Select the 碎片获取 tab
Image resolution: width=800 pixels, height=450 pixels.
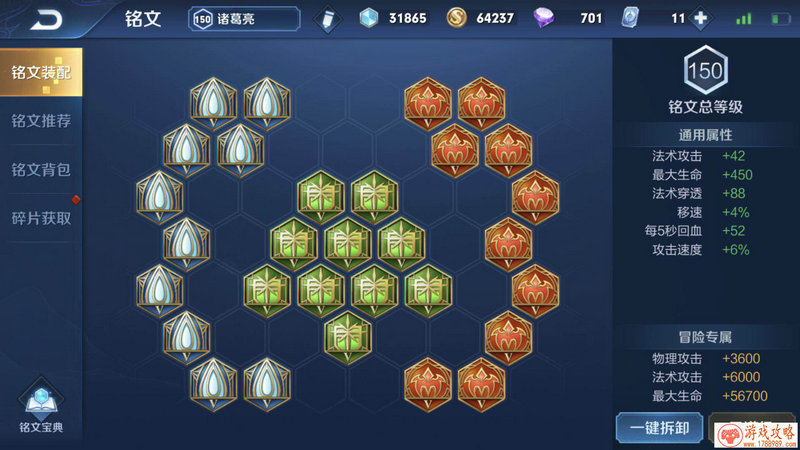point(41,217)
